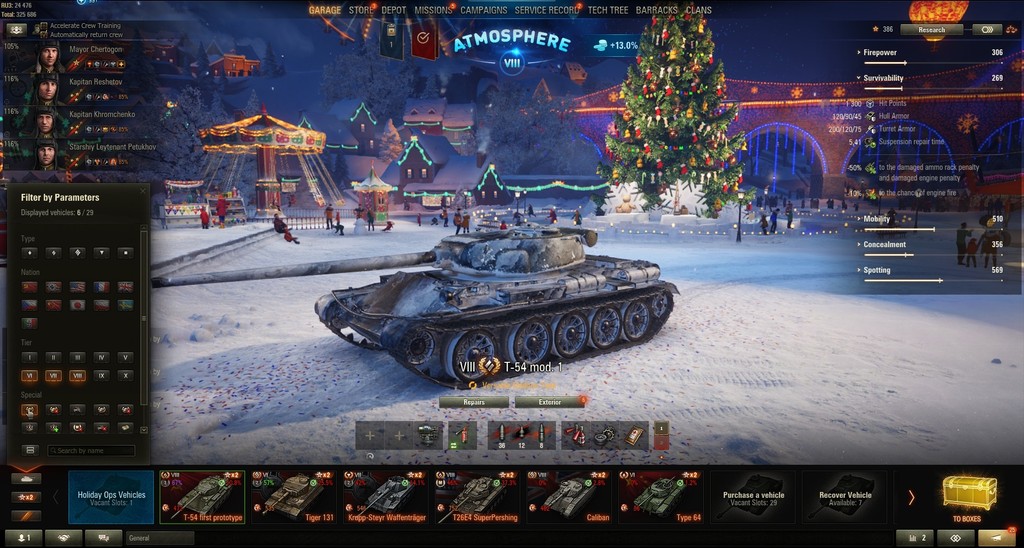Click the Search by name field

(x=91, y=451)
